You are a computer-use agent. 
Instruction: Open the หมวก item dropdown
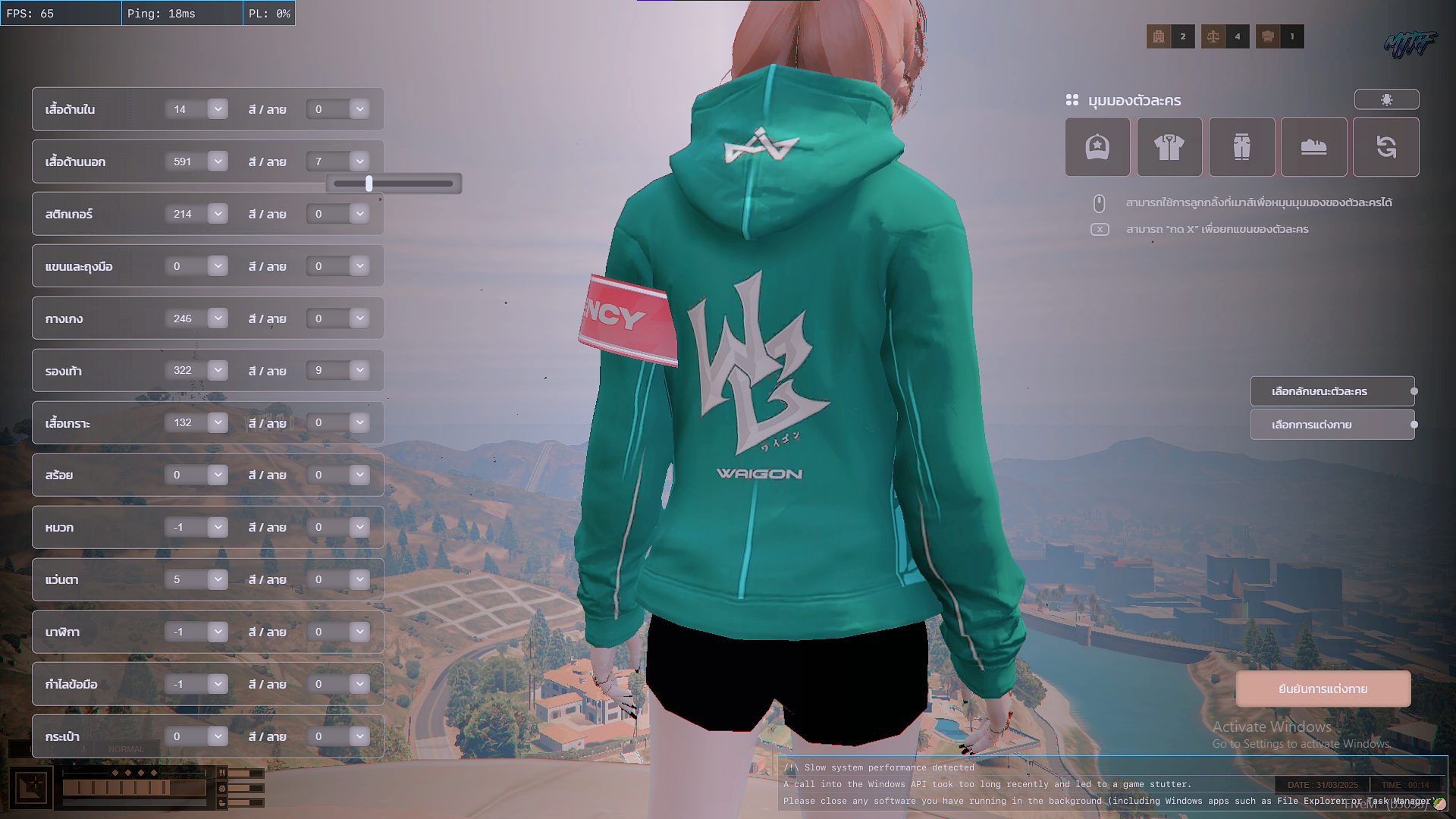[x=218, y=527]
